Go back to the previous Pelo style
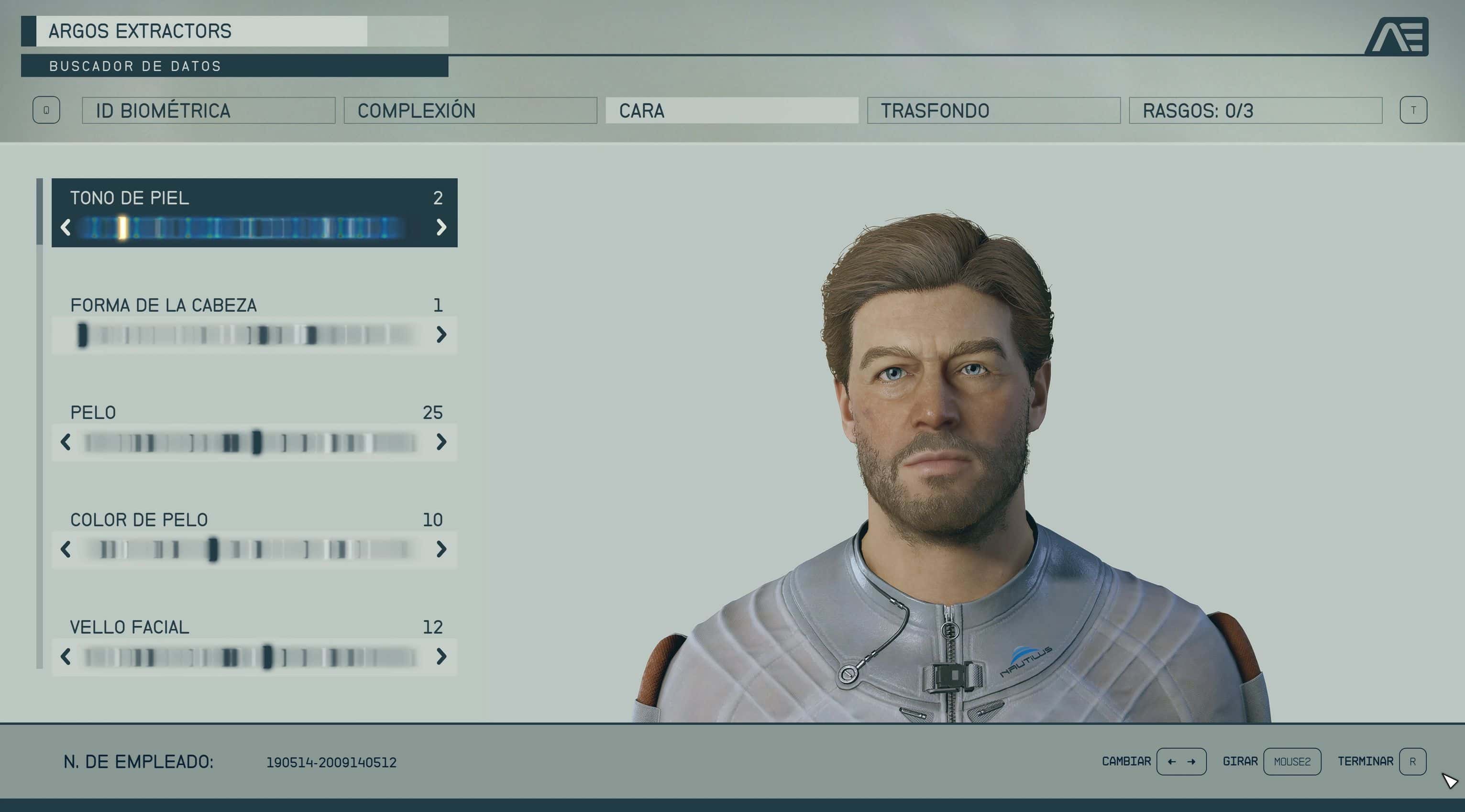Viewport: 1465px width, 812px height. pyautogui.click(x=66, y=442)
